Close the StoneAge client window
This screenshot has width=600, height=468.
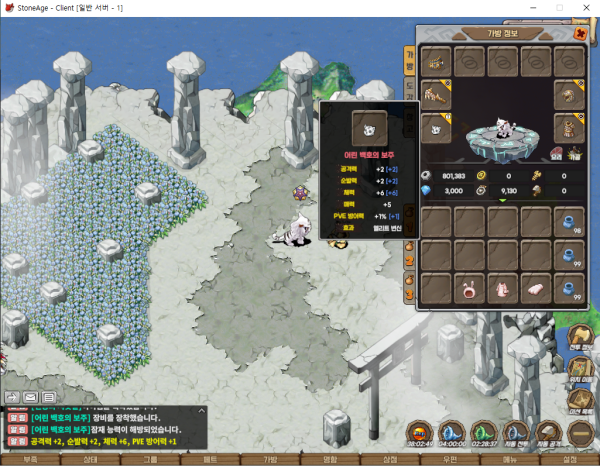tap(586, 7)
